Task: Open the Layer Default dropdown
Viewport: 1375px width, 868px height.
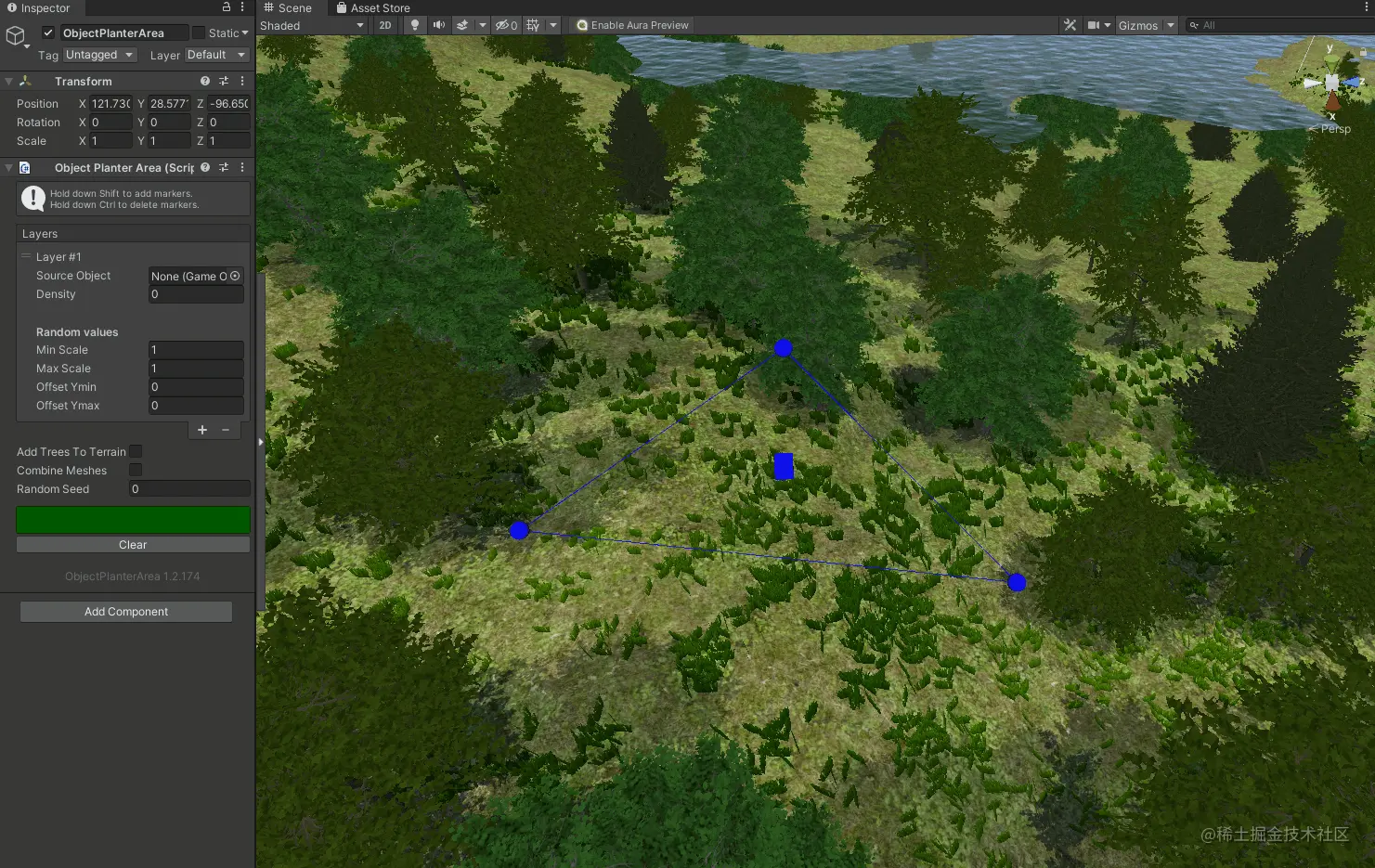Action: click(x=216, y=55)
